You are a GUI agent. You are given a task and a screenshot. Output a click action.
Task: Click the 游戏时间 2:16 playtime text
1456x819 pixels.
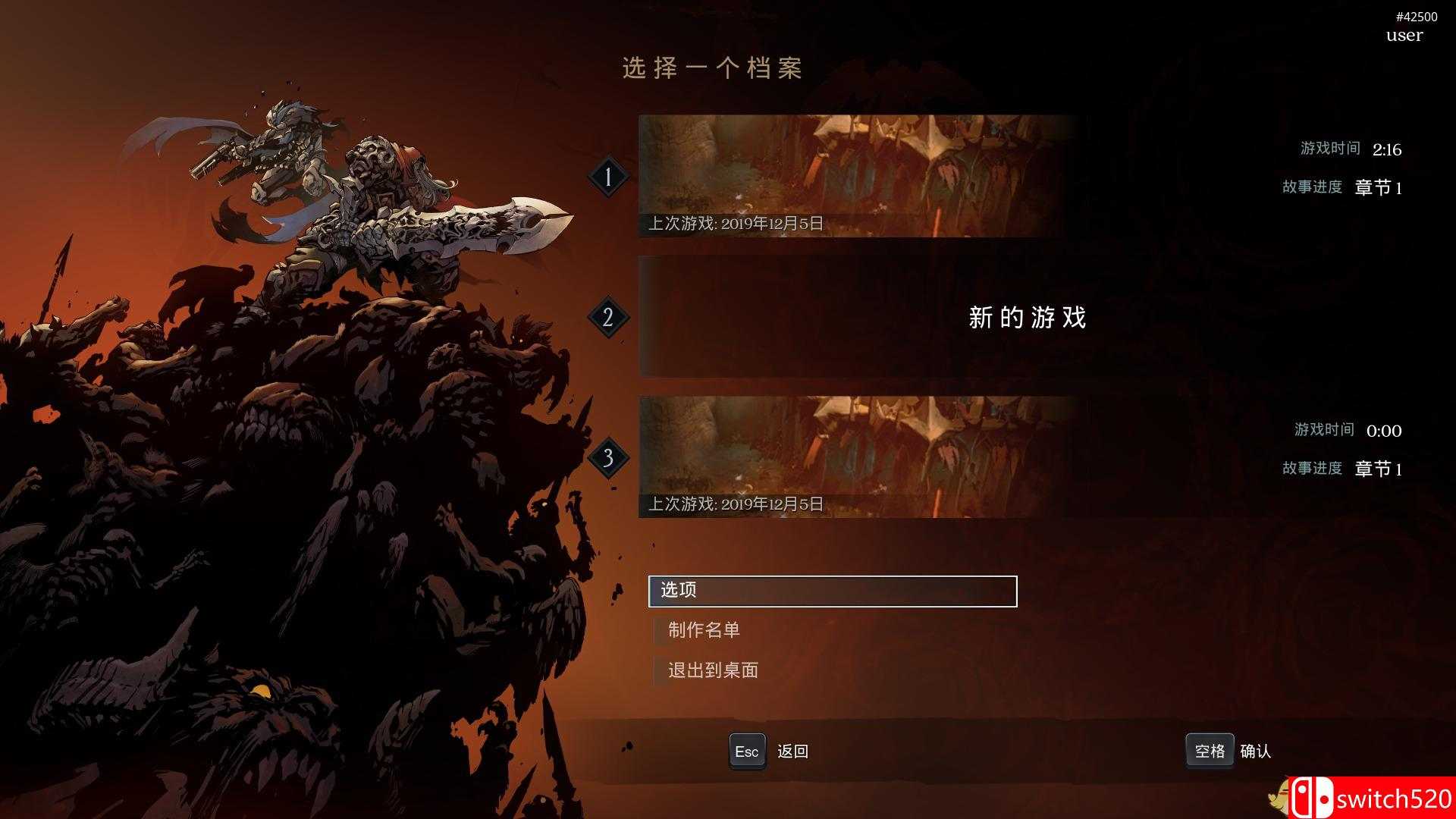pyautogui.click(x=1350, y=149)
